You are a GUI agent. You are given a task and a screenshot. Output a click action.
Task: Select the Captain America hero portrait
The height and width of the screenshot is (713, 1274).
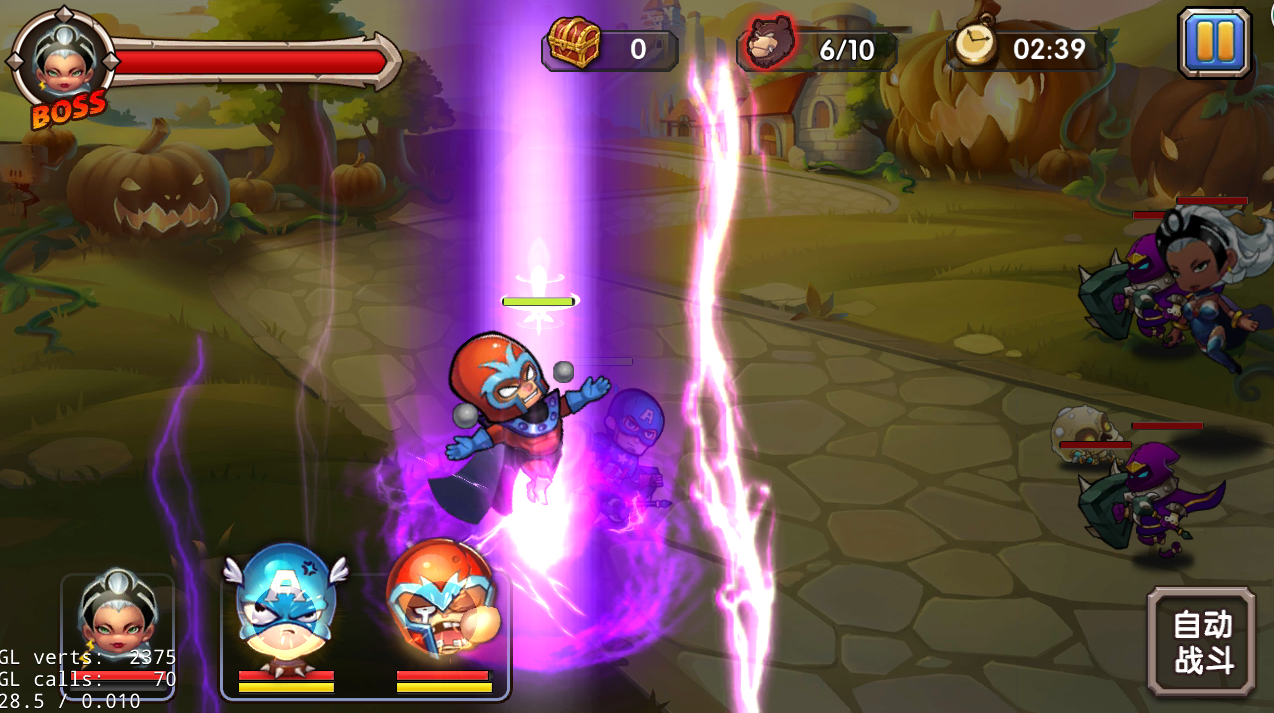click(x=286, y=608)
